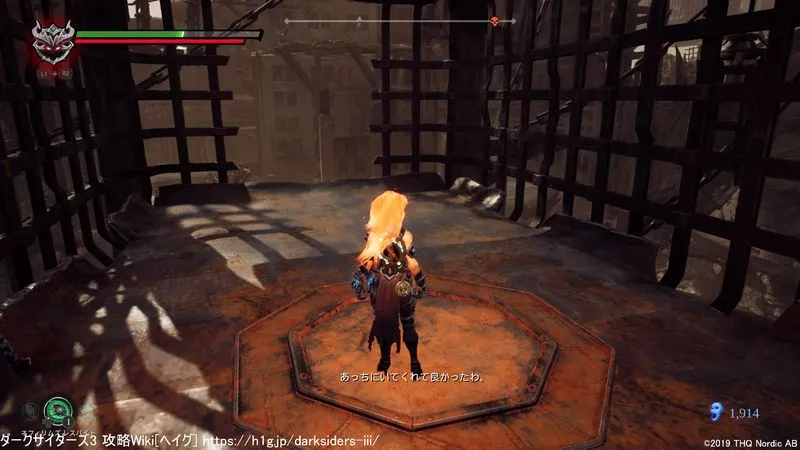Click the compass bar at the top
This screenshot has height=450, width=800.
pyautogui.click(x=400, y=21)
